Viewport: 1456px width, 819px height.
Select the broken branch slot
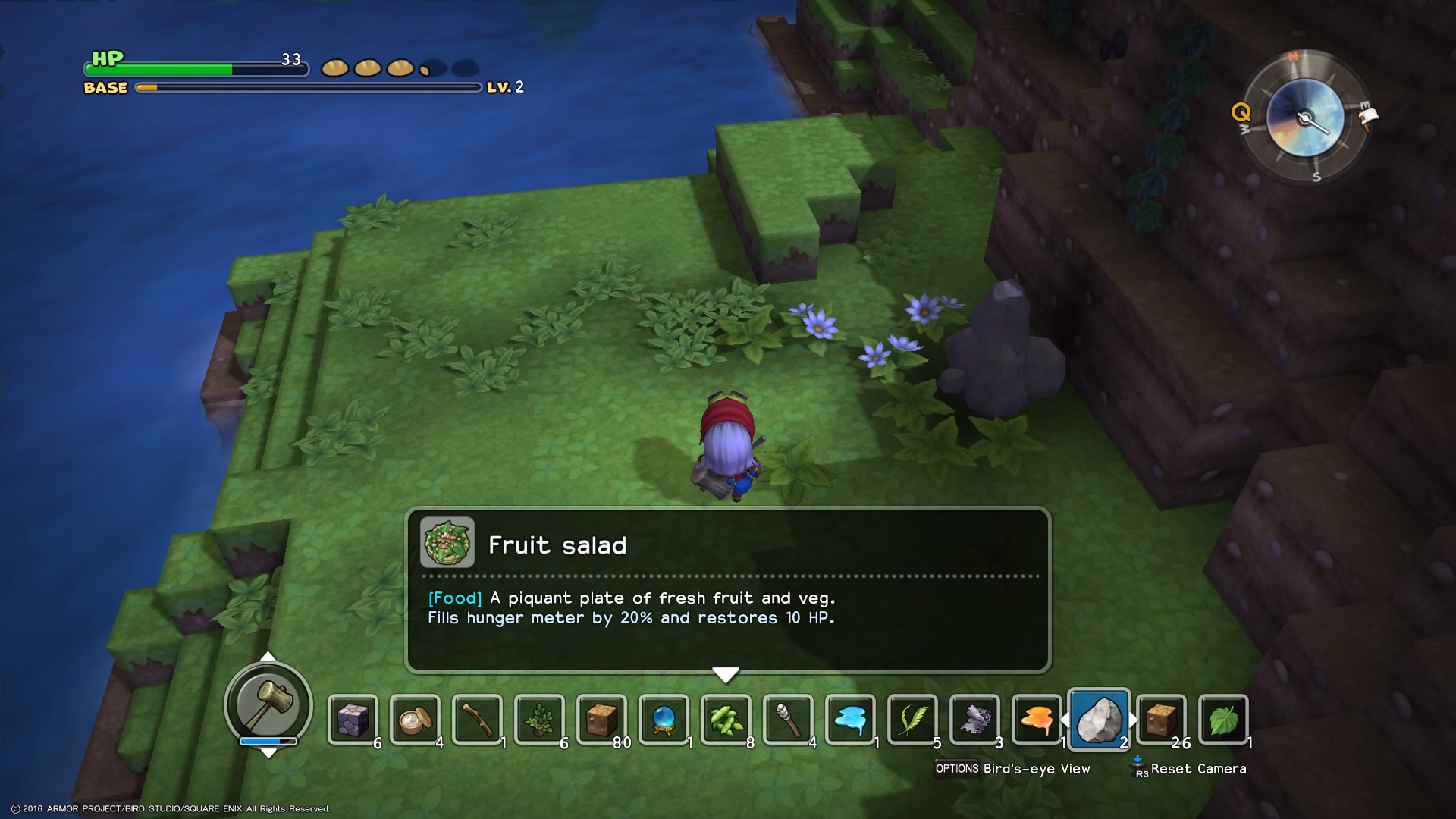(477, 719)
